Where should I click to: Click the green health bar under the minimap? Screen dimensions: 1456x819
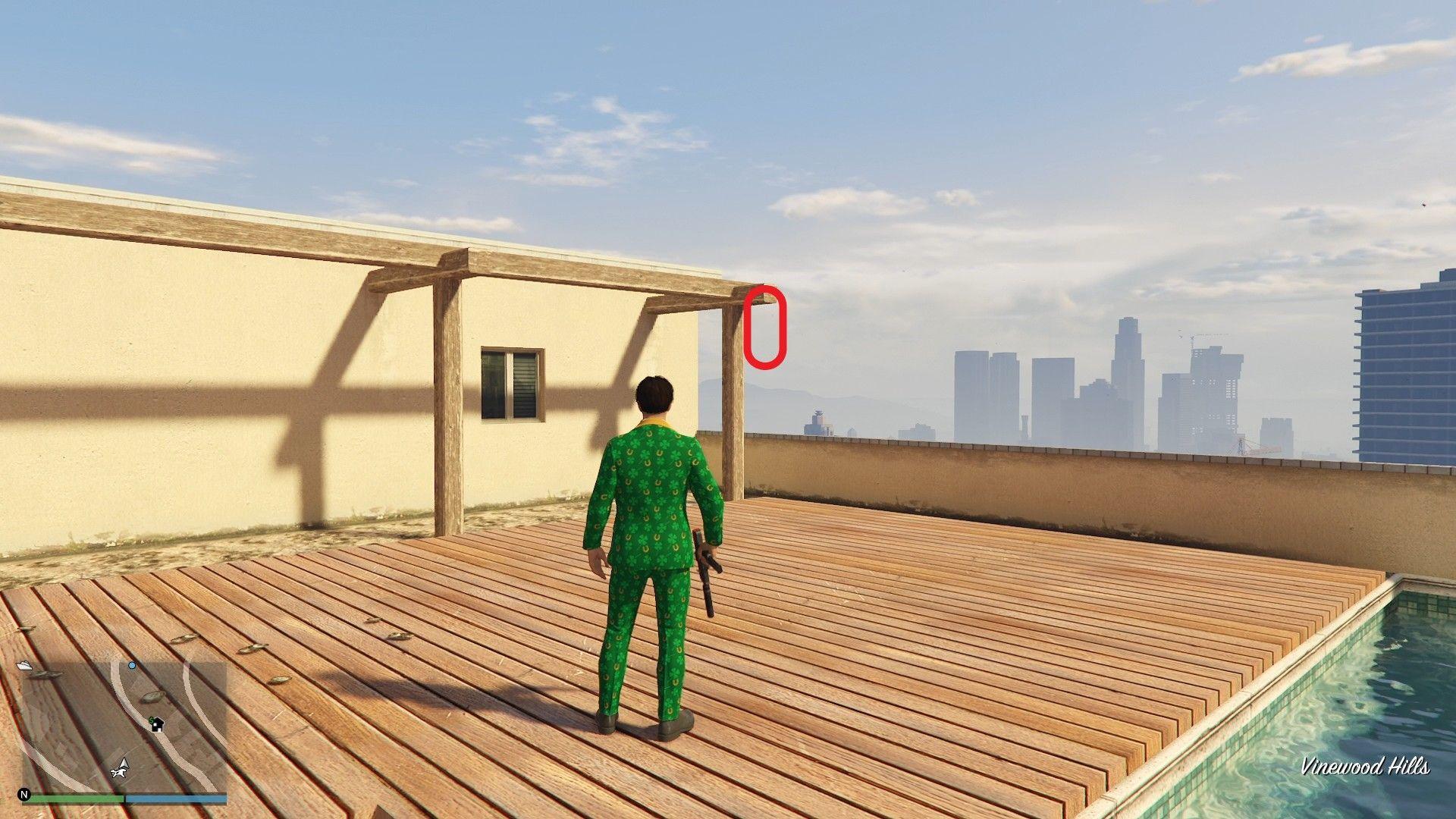click(77, 798)
